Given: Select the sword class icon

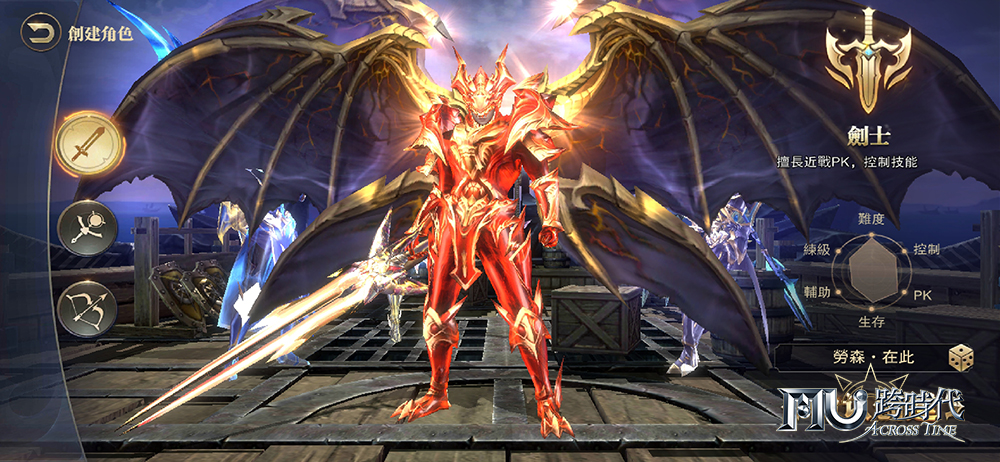Looking at the screenshot, I should click(89, 145).
